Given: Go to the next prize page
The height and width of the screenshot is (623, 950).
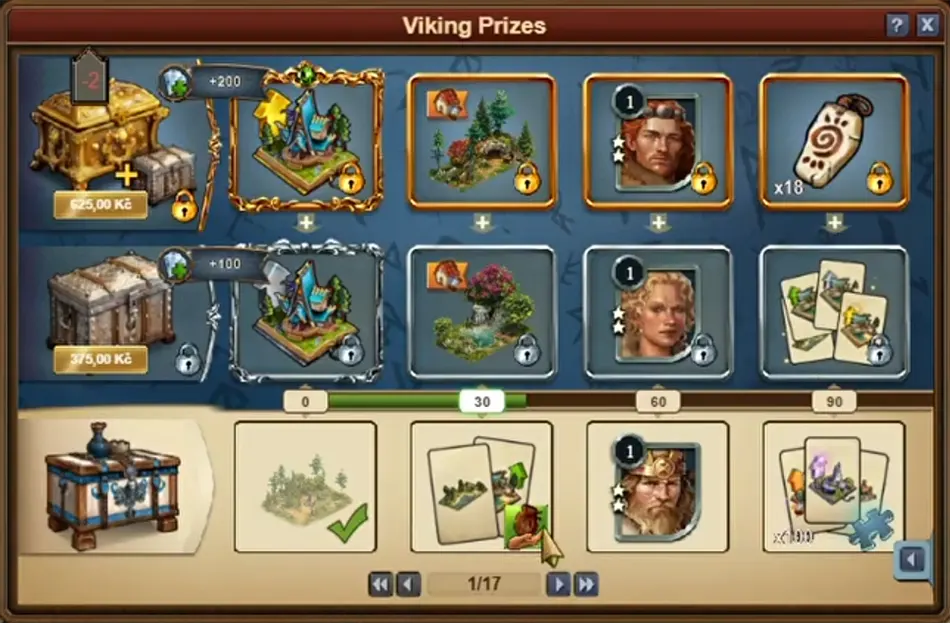Looking at the screenshot, I should tap(559, 584).
